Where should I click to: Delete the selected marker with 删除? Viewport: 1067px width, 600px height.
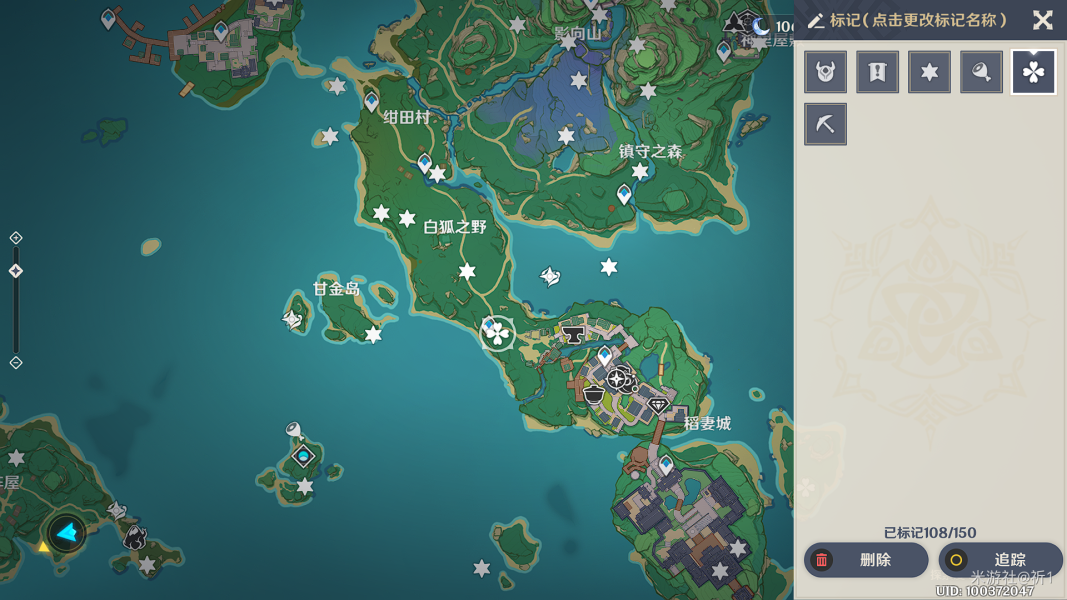click(866, 560)
